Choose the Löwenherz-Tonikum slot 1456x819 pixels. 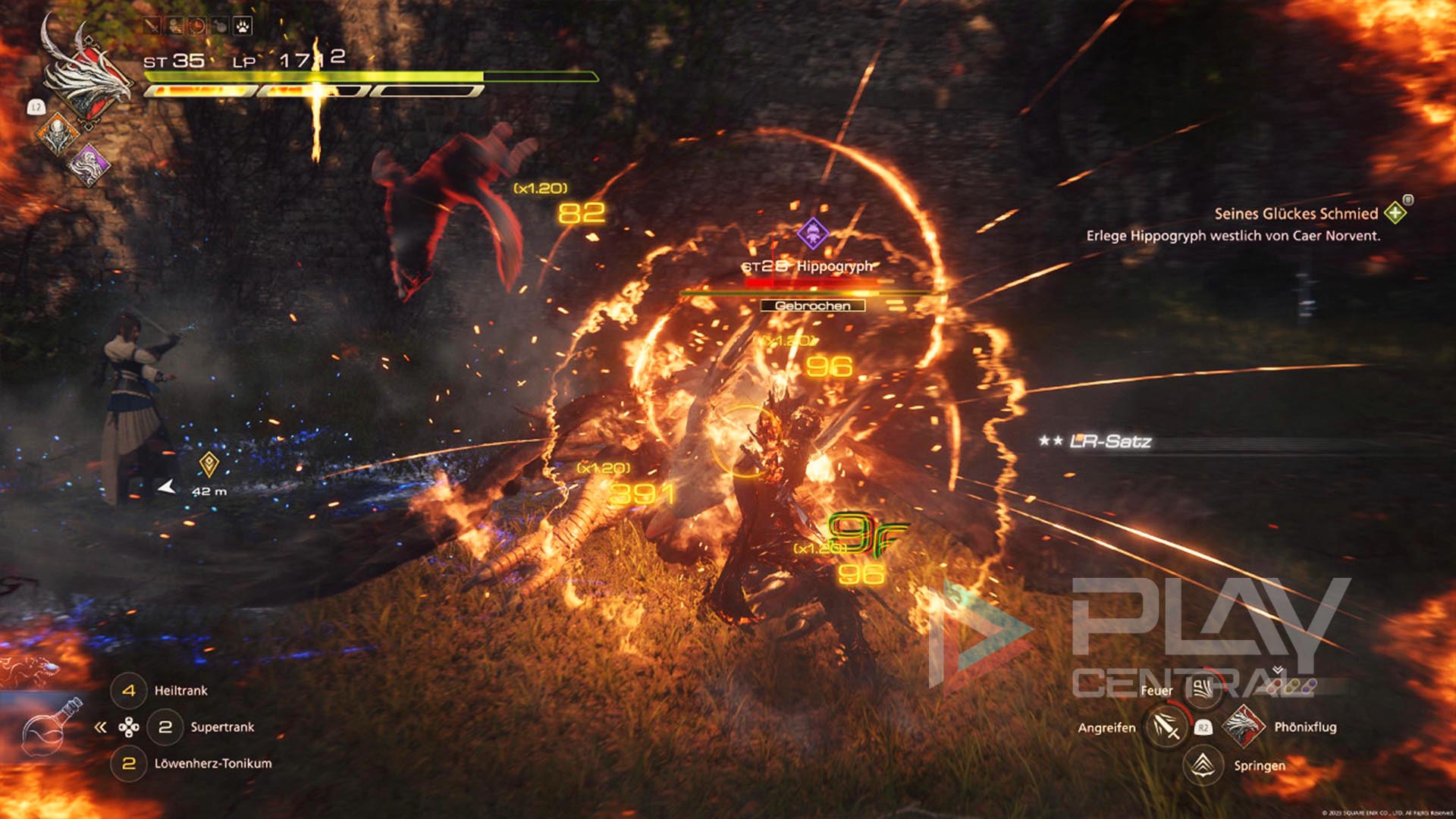click(129, 764)
